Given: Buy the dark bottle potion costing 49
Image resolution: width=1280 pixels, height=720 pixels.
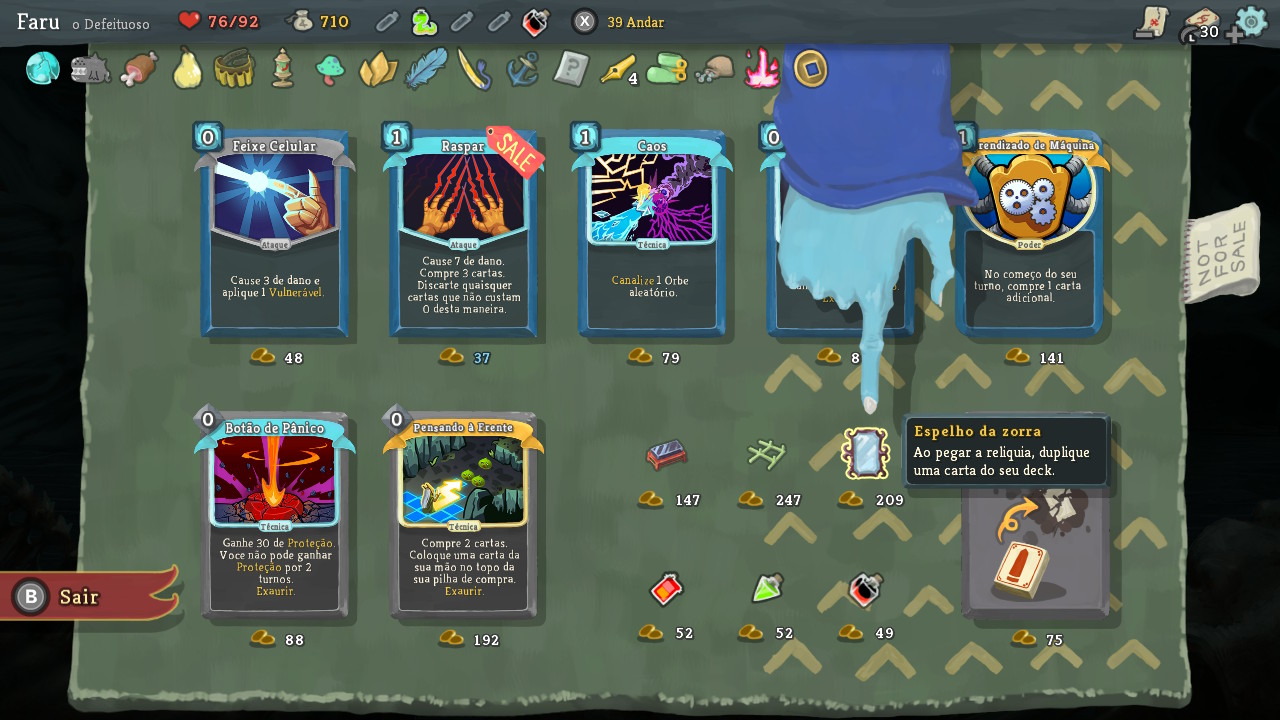Looking at the screenshot, I should tap(864, 589).
